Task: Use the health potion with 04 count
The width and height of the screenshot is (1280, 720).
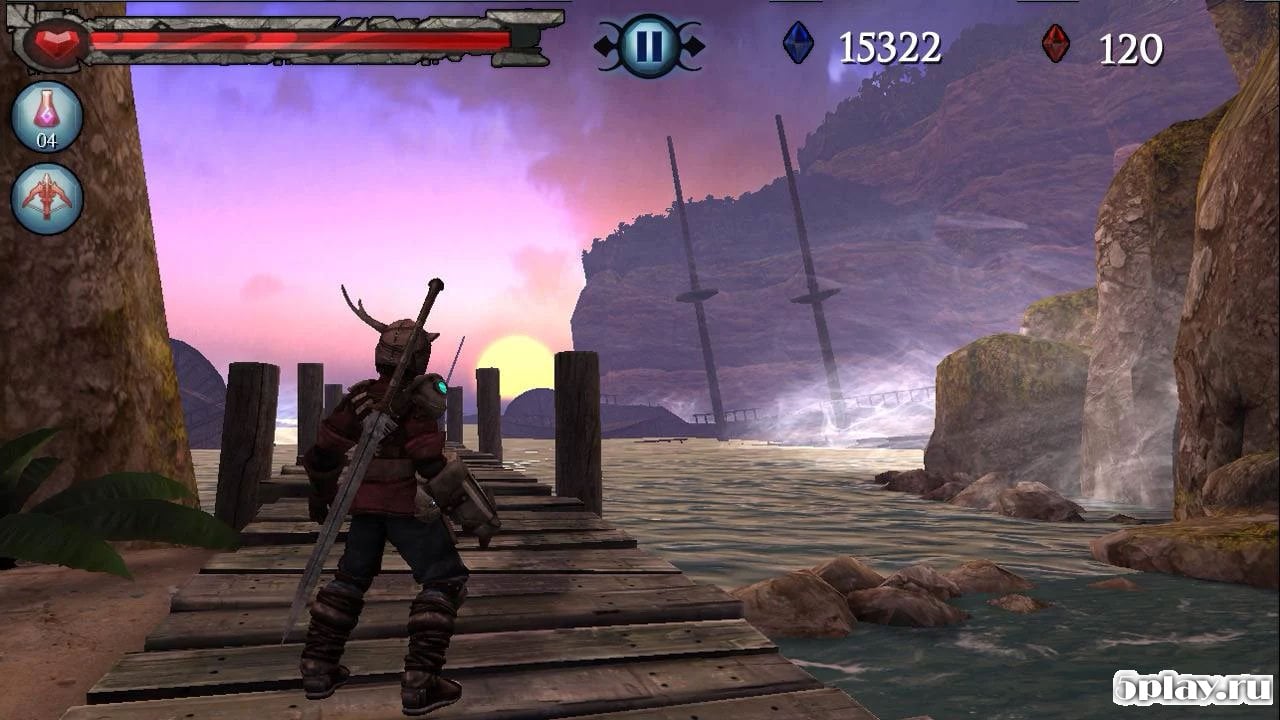Action: pyautogui.click(x=47, y=116)
